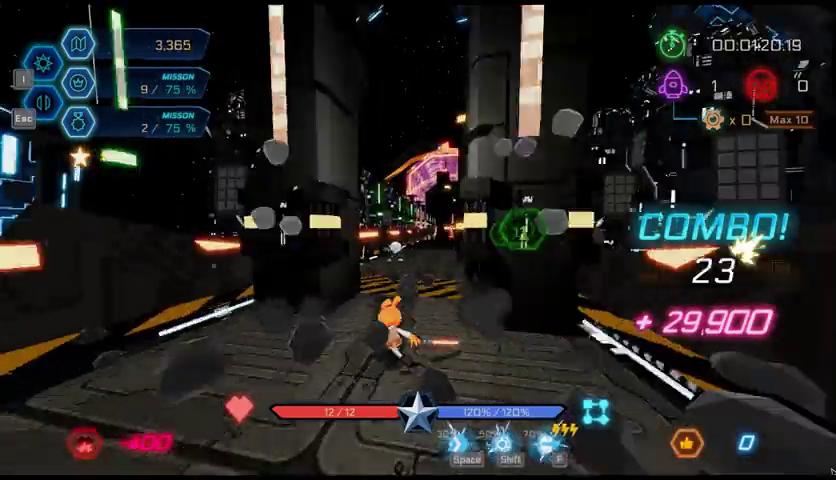Click the orange thumbs-up hexagon icon
The image size is (836, 480).
pos(686,442)
